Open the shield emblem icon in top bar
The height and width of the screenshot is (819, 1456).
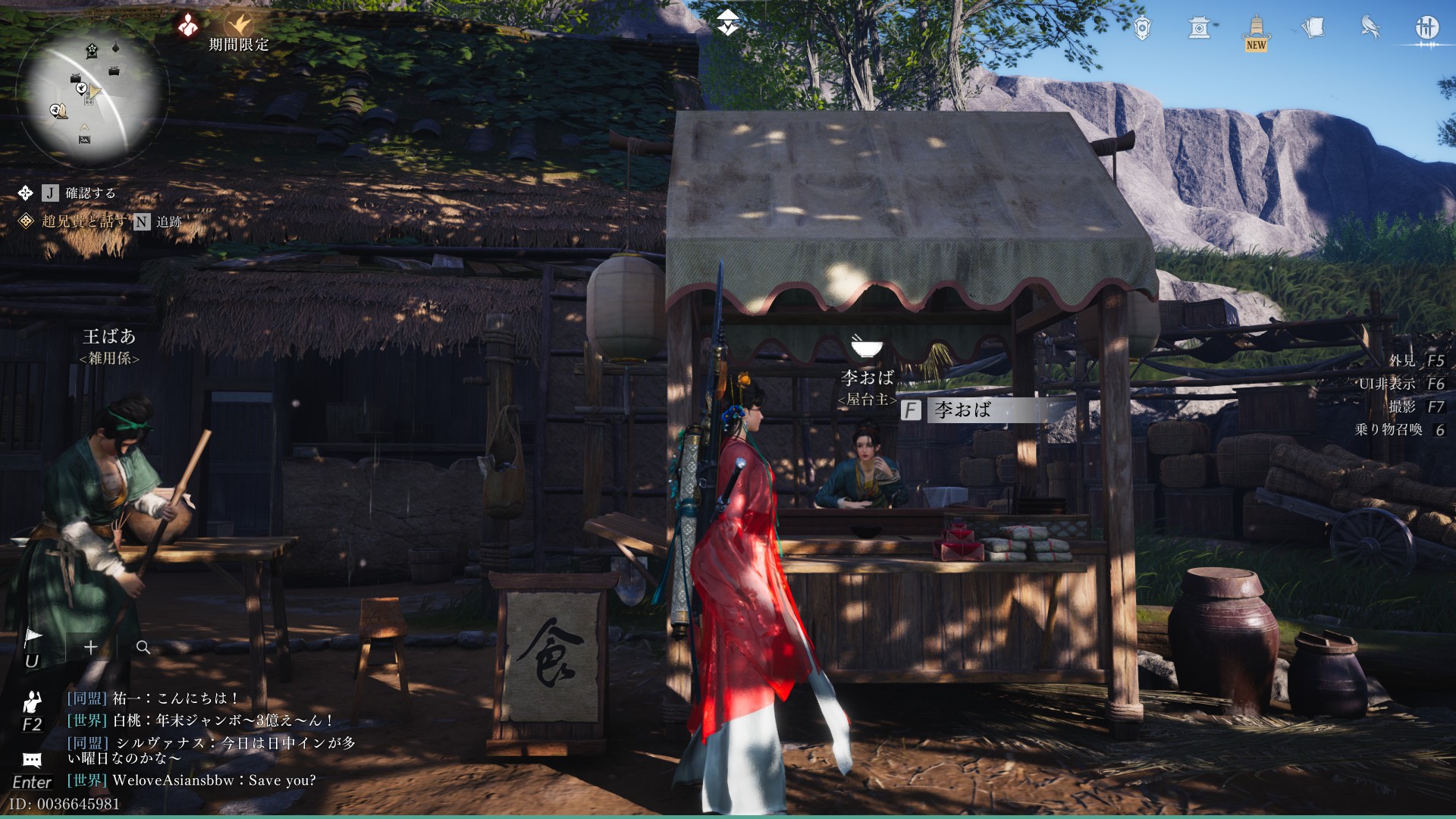tap(1142, 29)
